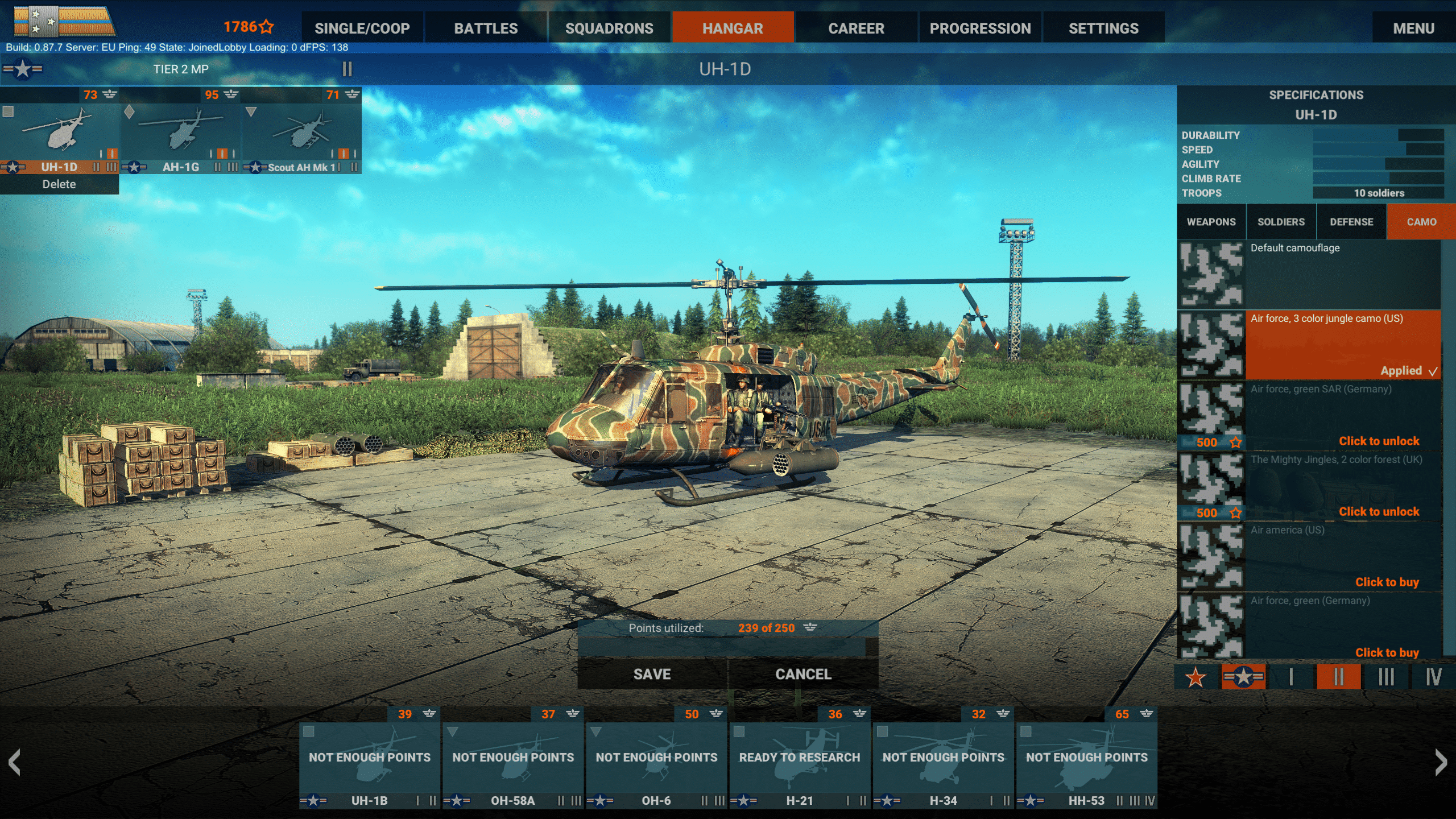Click the Menu button
This screenshot has width=1456, height=819.
click(1413, 28)
